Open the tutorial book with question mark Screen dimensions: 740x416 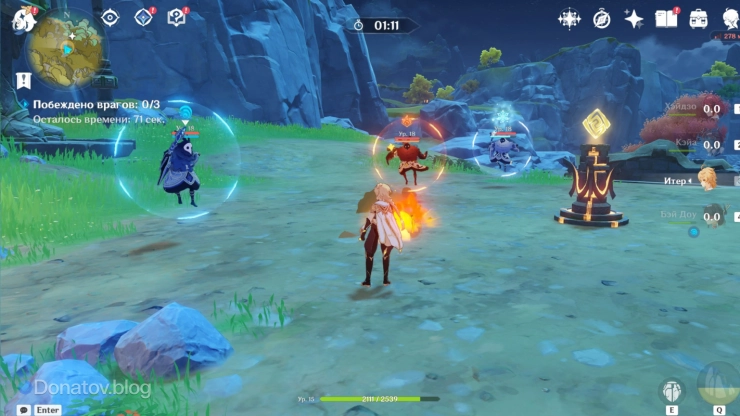coord(176,17)
